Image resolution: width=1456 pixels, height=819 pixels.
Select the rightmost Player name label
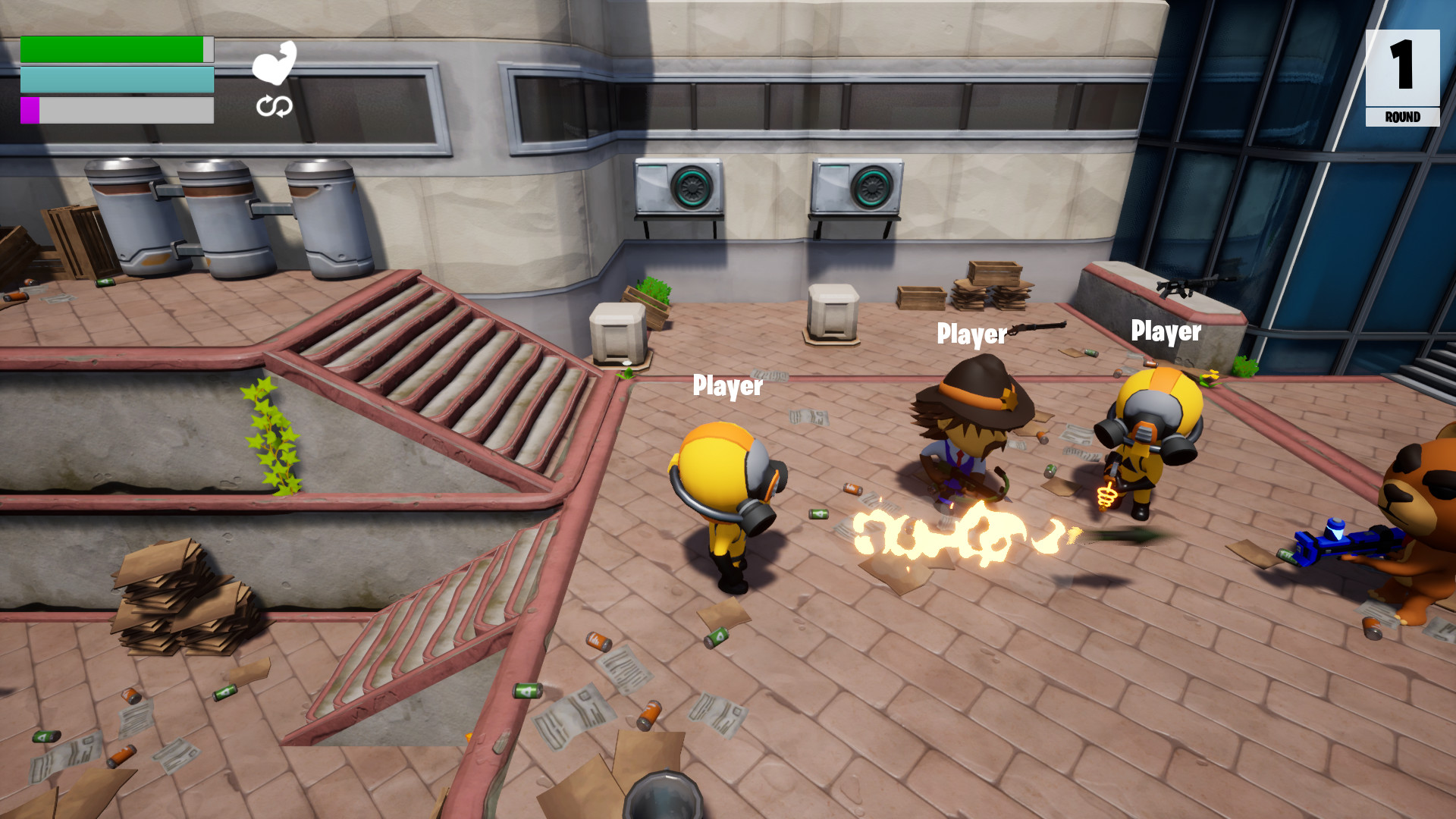point(1166,331)
